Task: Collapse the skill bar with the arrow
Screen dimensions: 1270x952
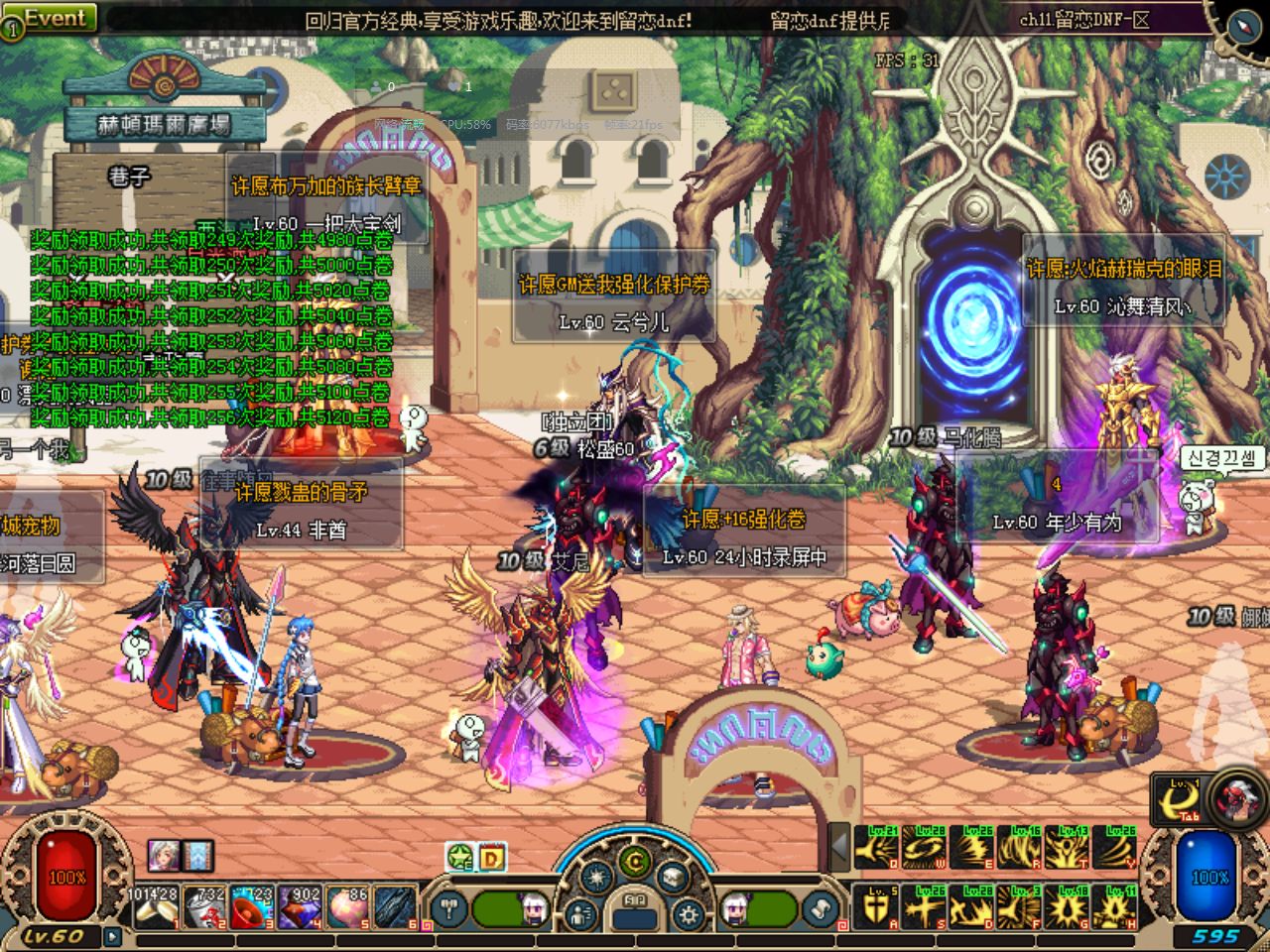Action: [839, 848]
